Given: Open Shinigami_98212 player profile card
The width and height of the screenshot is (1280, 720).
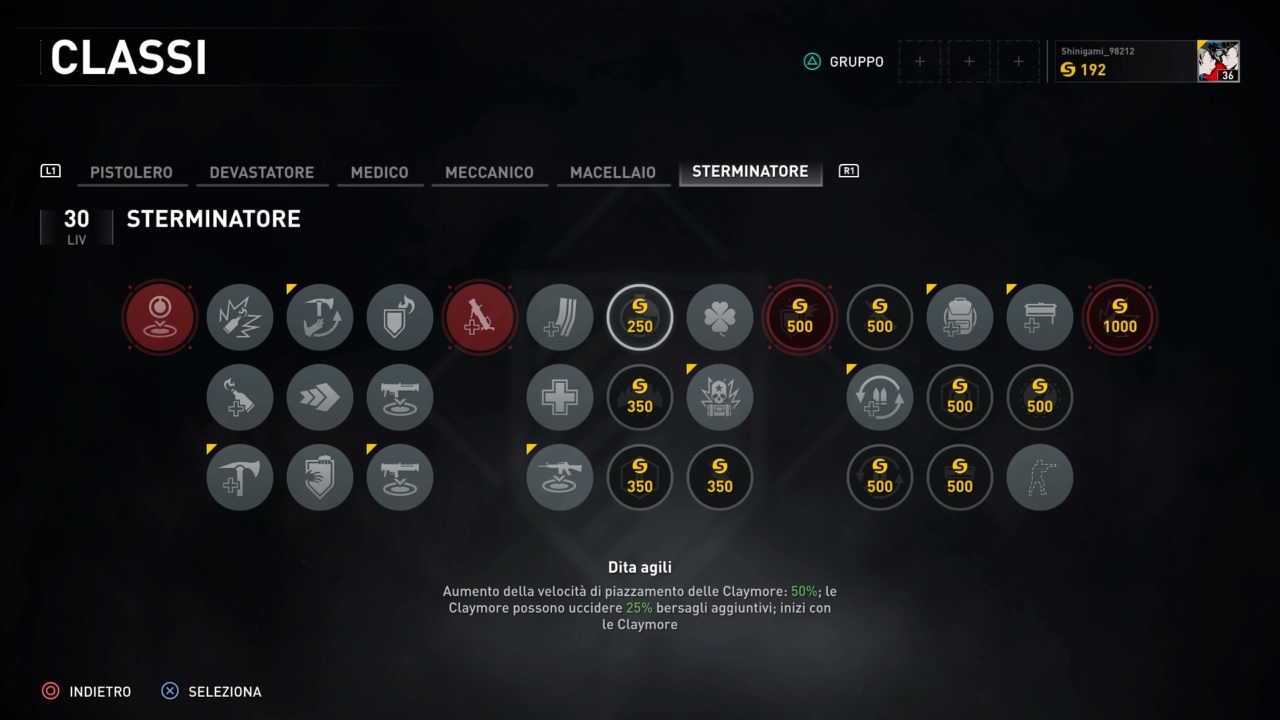Looking at the screenshot, I should click(x=1148, y=61).
